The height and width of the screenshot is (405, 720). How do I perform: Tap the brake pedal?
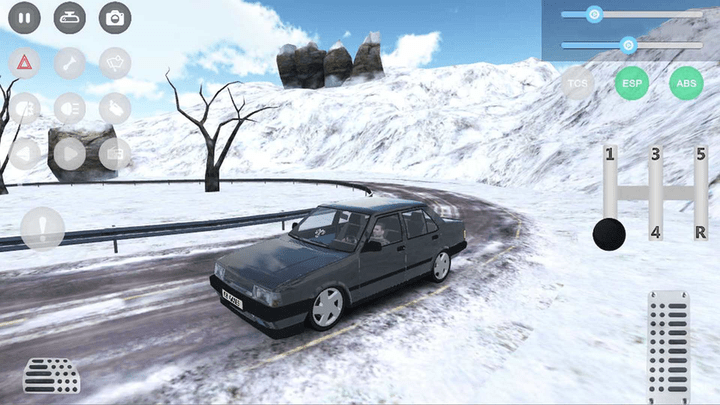point(51,376)
